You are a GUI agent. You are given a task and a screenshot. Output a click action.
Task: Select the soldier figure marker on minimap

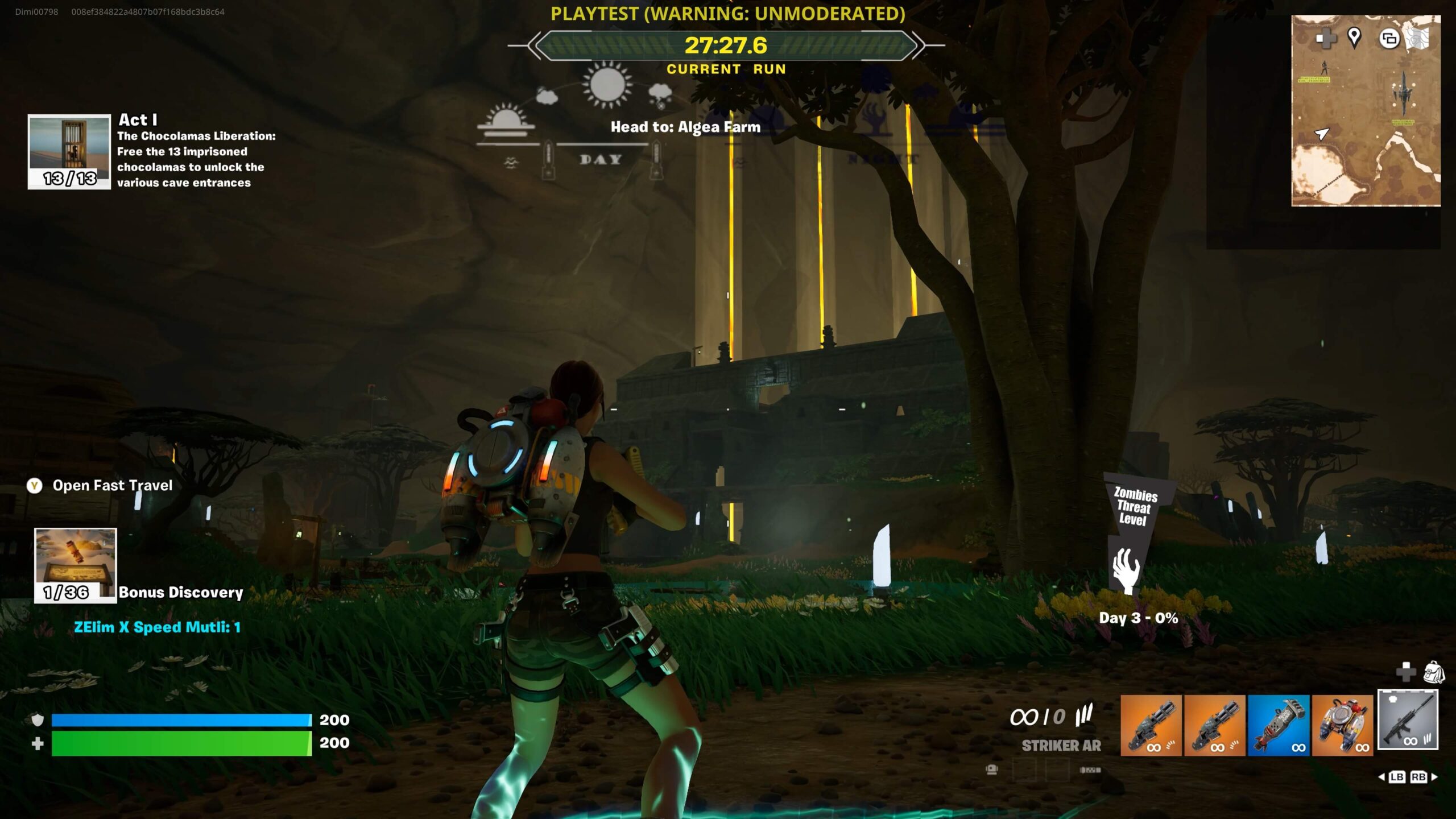[1325, 68]
